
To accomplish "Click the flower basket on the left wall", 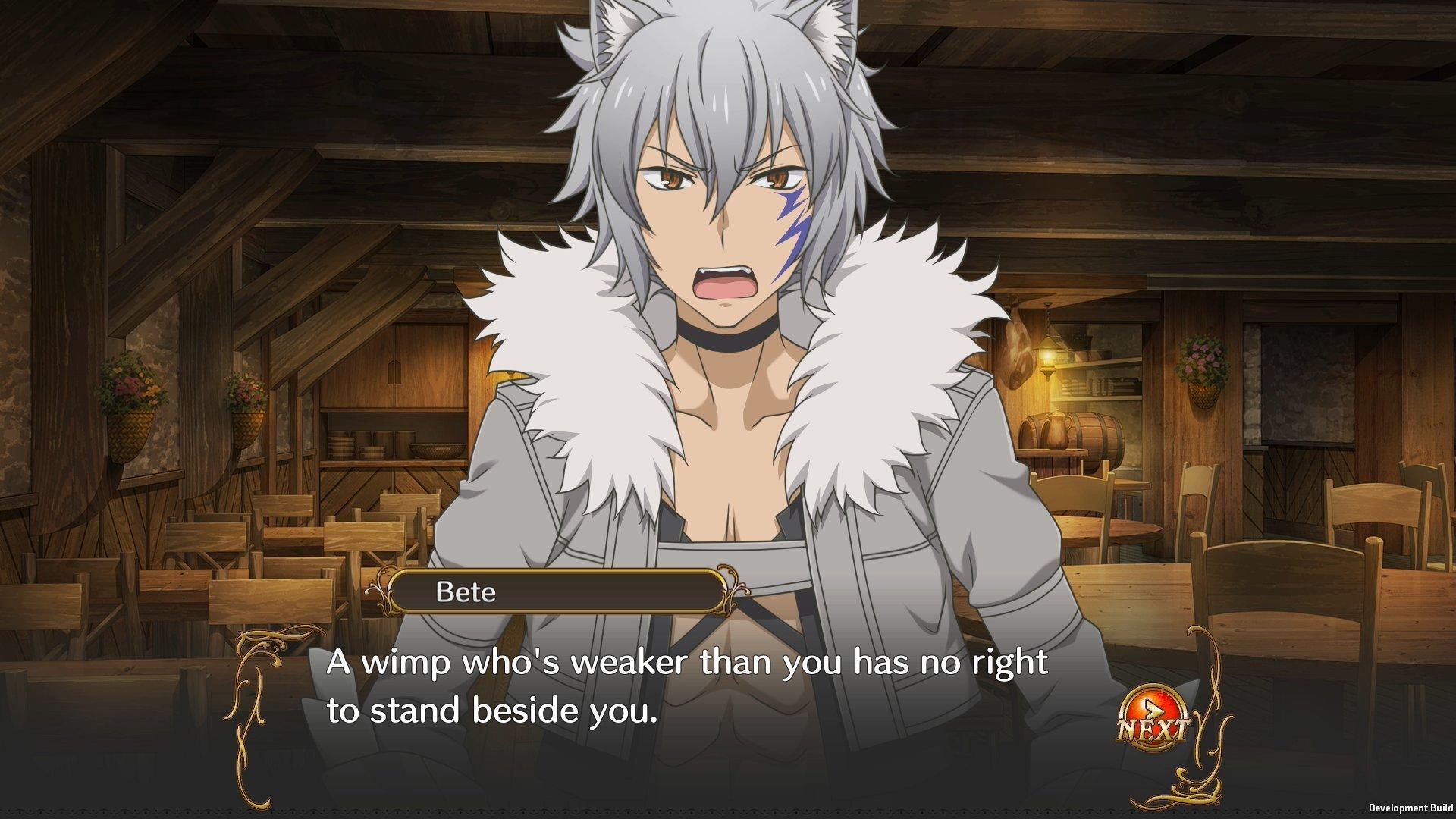I will (129, 394).
